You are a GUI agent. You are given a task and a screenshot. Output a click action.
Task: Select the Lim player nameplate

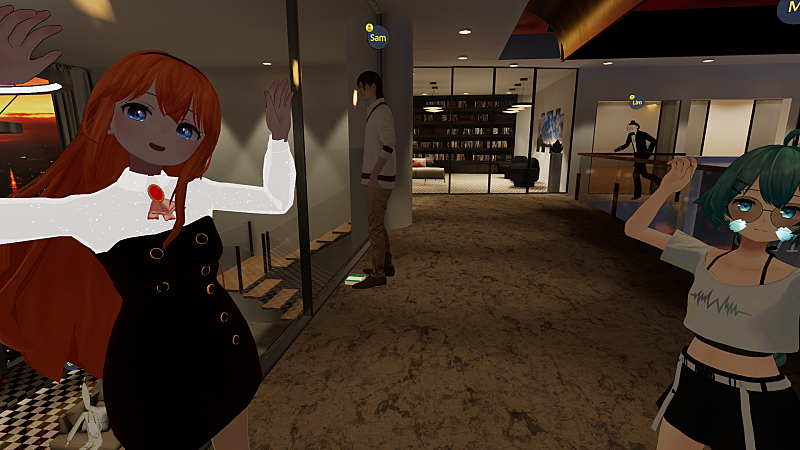[x=636, y=102]
